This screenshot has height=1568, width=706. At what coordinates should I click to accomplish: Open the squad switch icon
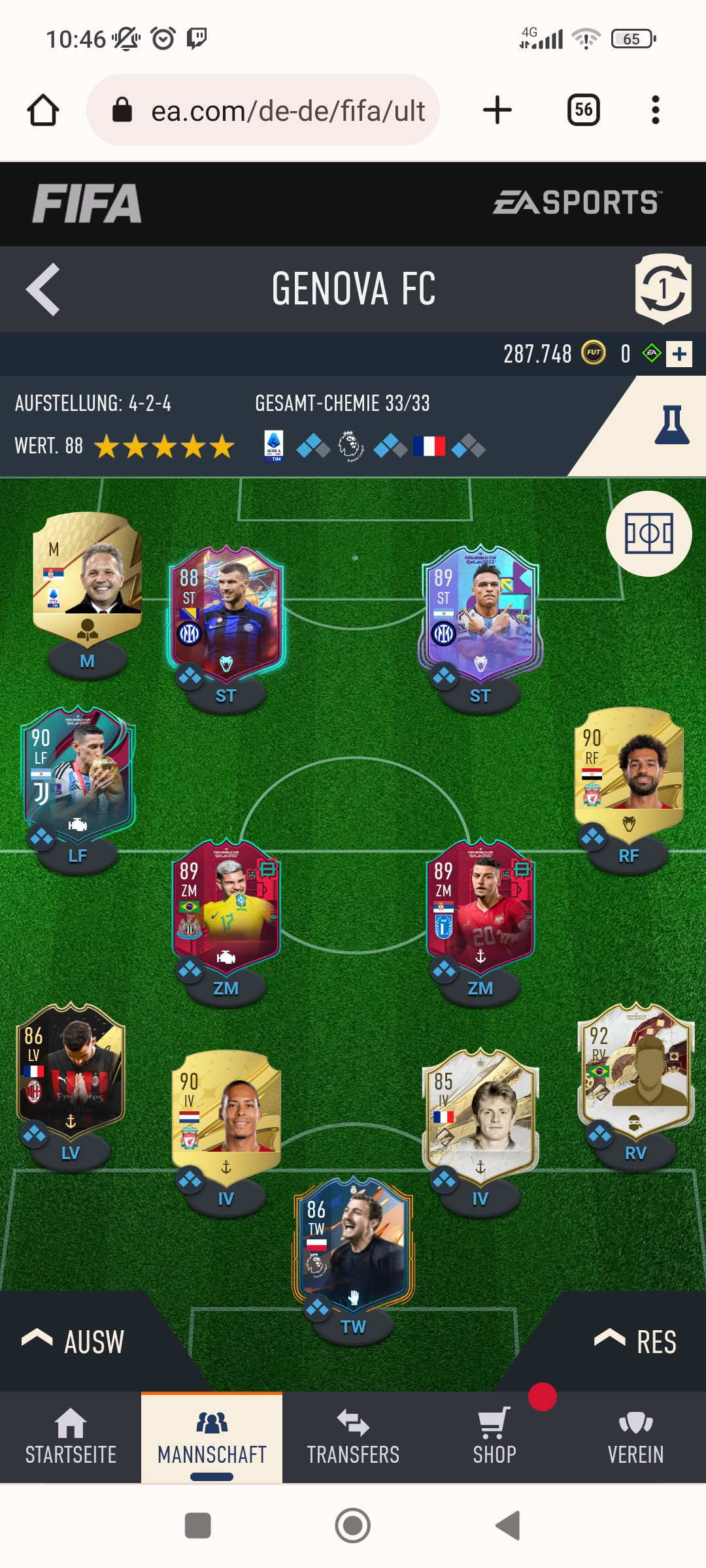point(663,289)
